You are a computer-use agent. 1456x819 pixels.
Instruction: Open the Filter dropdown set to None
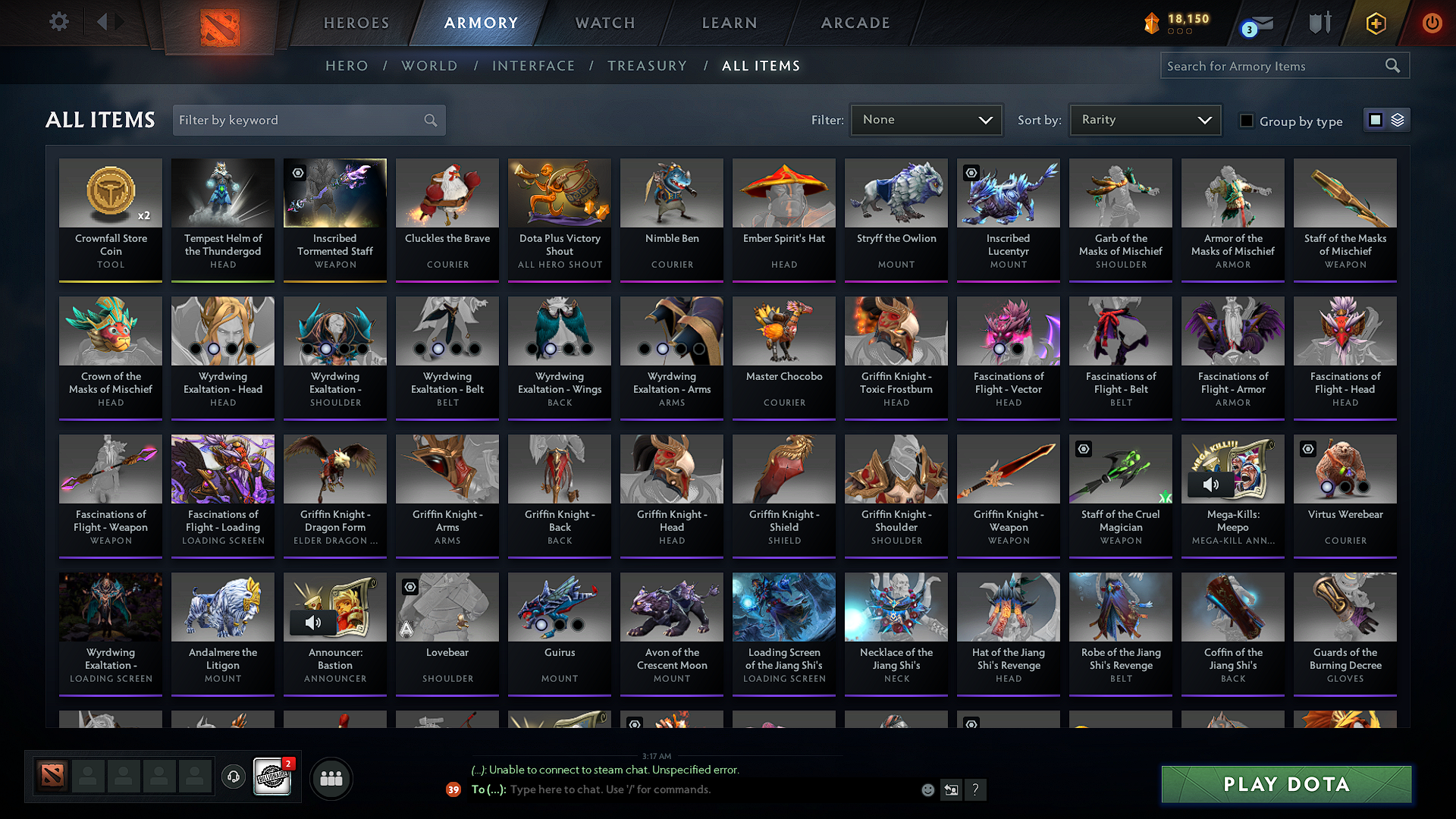(926, 119)
